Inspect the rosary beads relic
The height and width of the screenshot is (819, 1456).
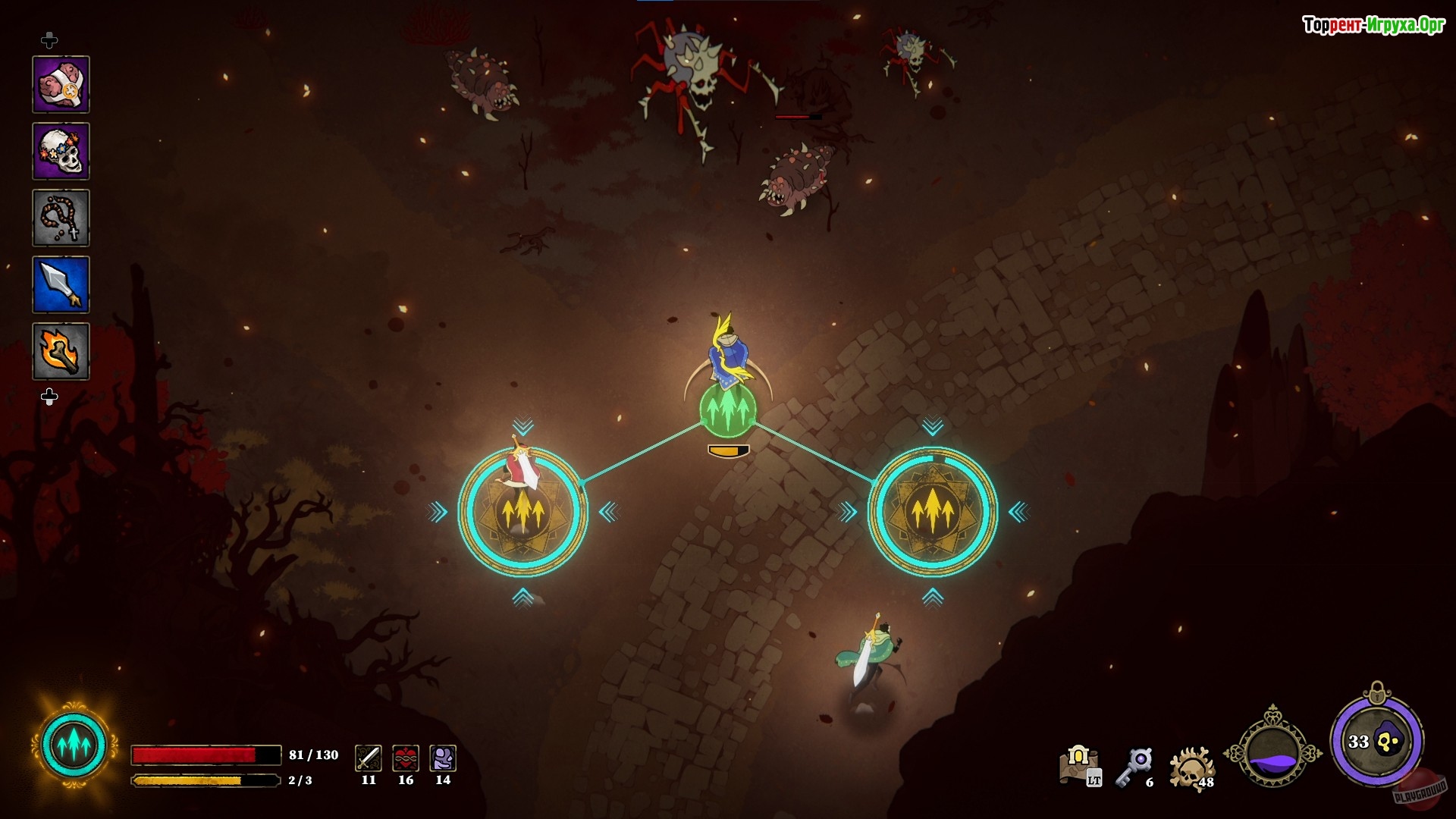[61, 218]
